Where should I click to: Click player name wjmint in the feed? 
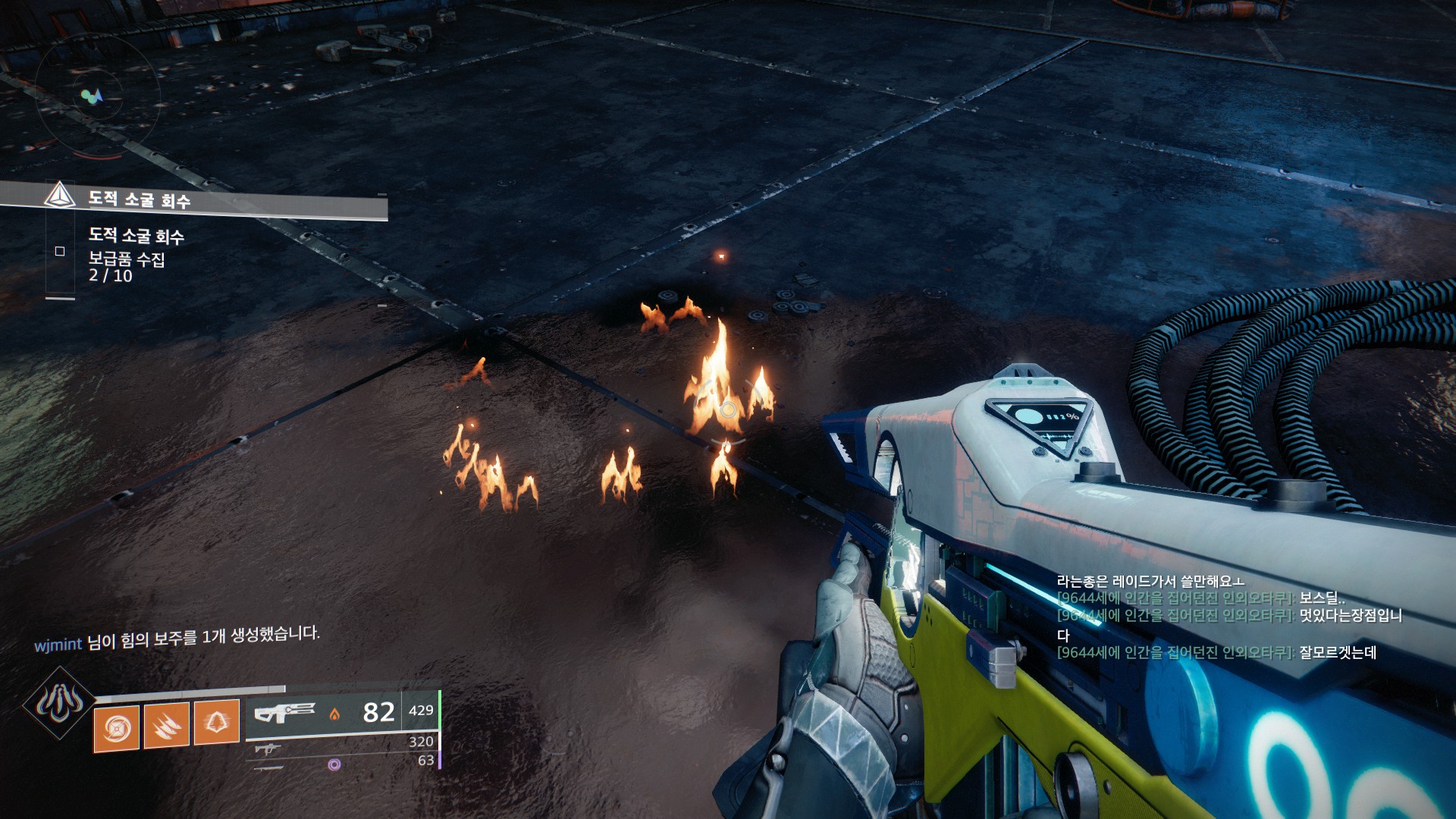tap(58, 645)
